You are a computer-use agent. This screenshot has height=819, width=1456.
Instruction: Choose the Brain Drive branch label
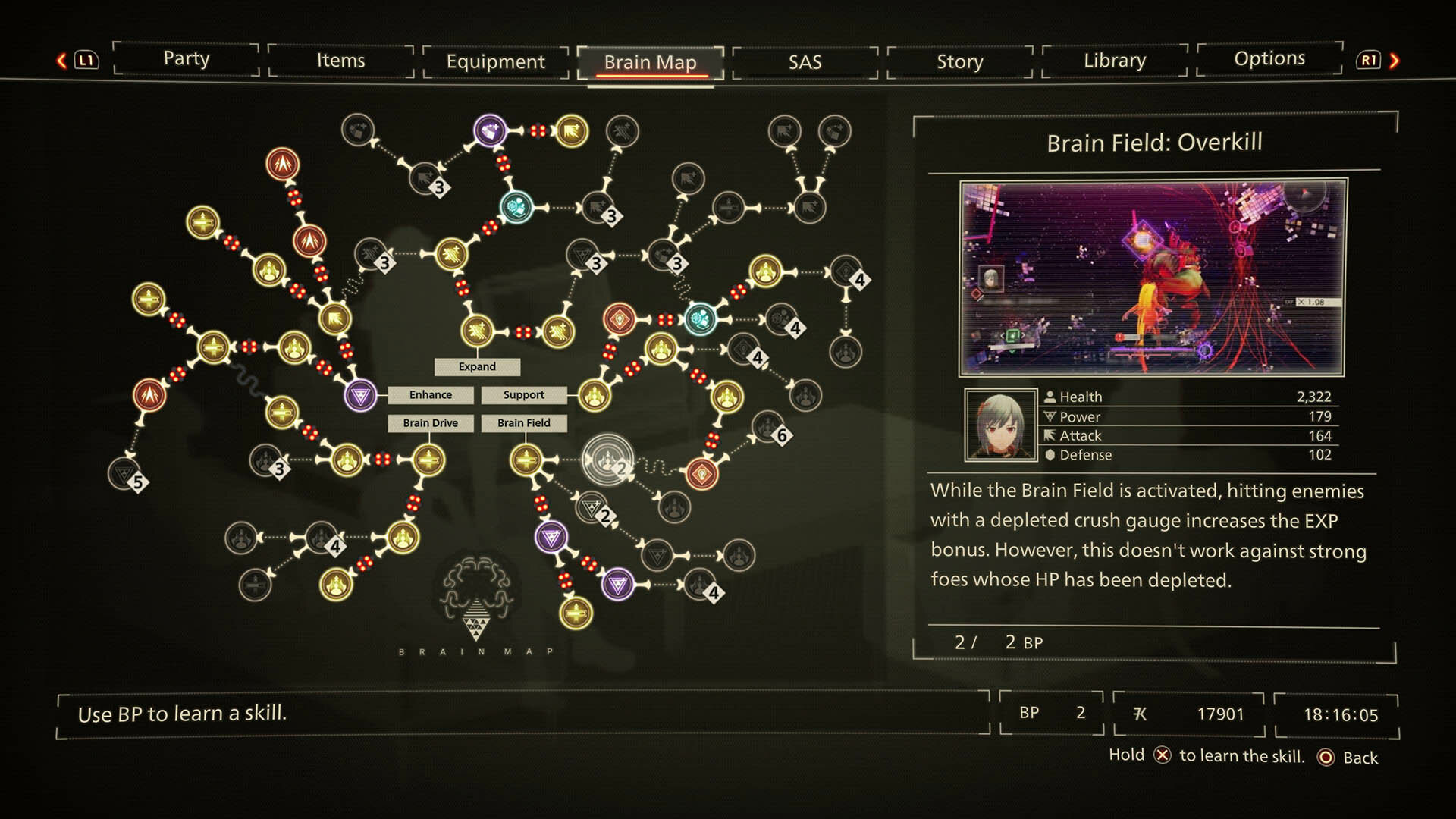click(430, 423)
